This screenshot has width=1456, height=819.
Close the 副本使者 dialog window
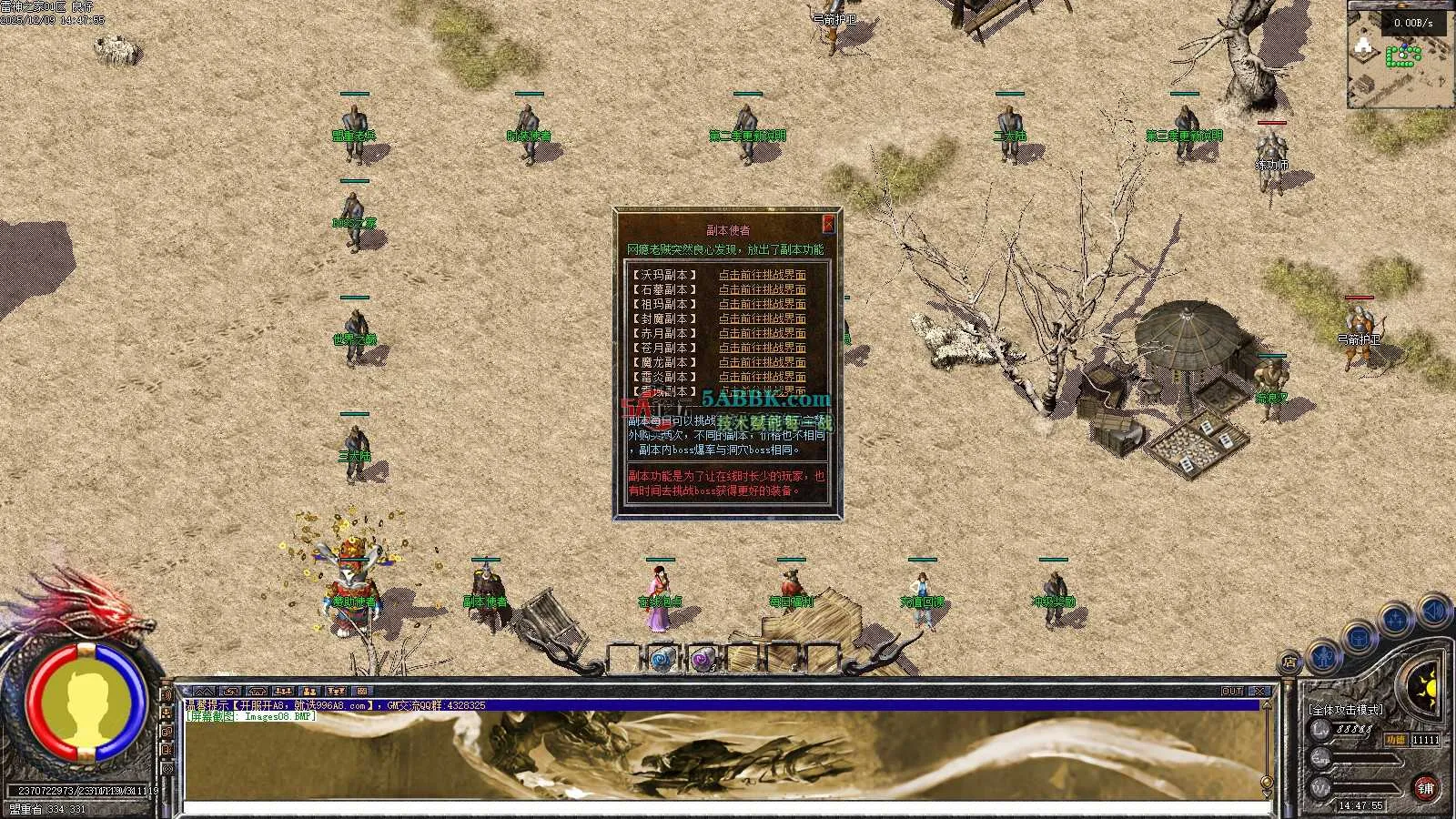[x=828, y=223]
